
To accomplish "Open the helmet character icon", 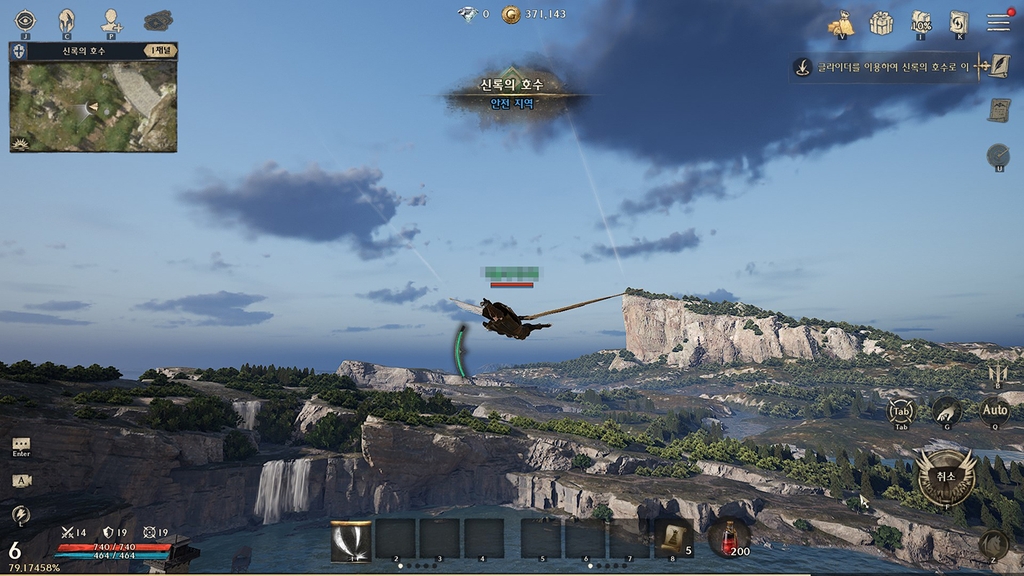I will click(x=66, y=20).
